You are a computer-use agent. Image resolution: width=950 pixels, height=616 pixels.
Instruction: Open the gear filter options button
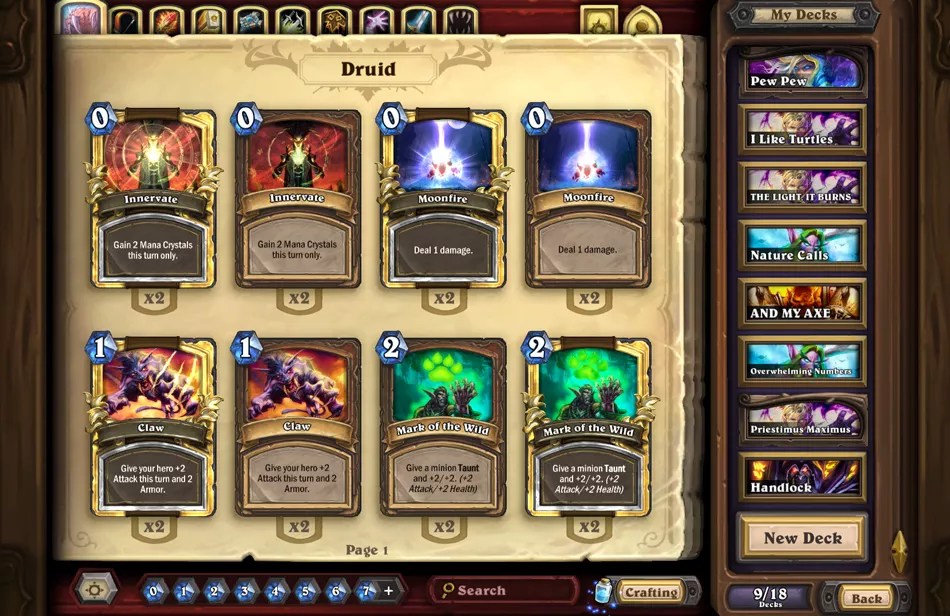click(95, 588)
